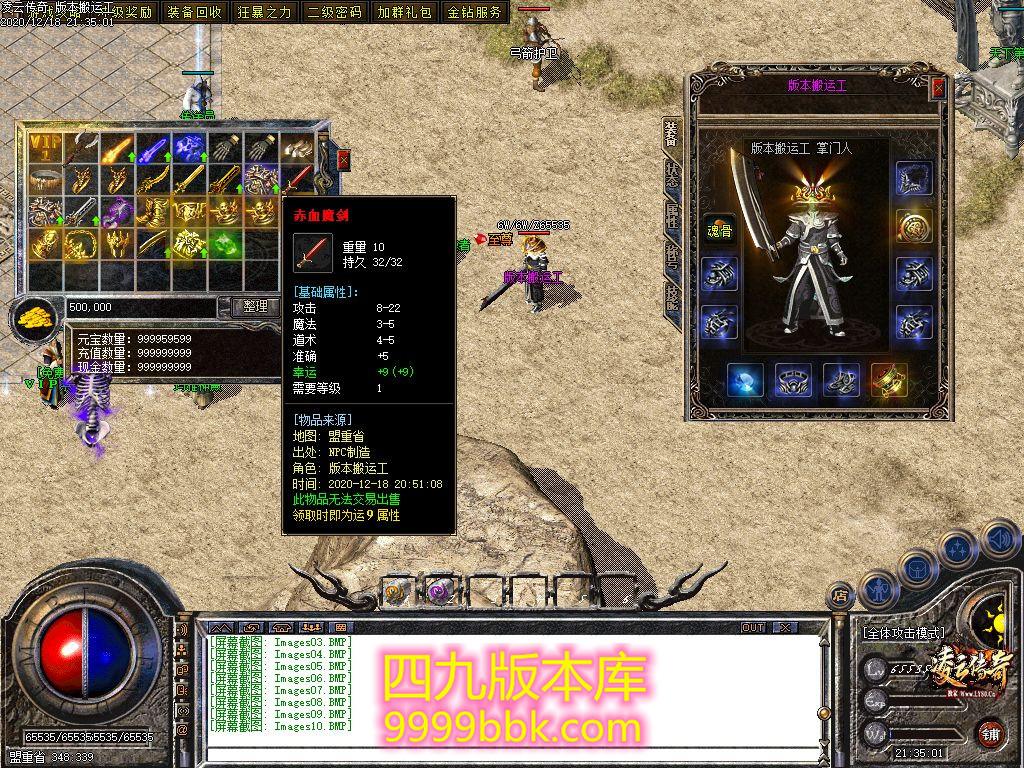Open the 二级密码 secondary password menu
This screenshot has height=768, width=1024.
click(335, 12)
